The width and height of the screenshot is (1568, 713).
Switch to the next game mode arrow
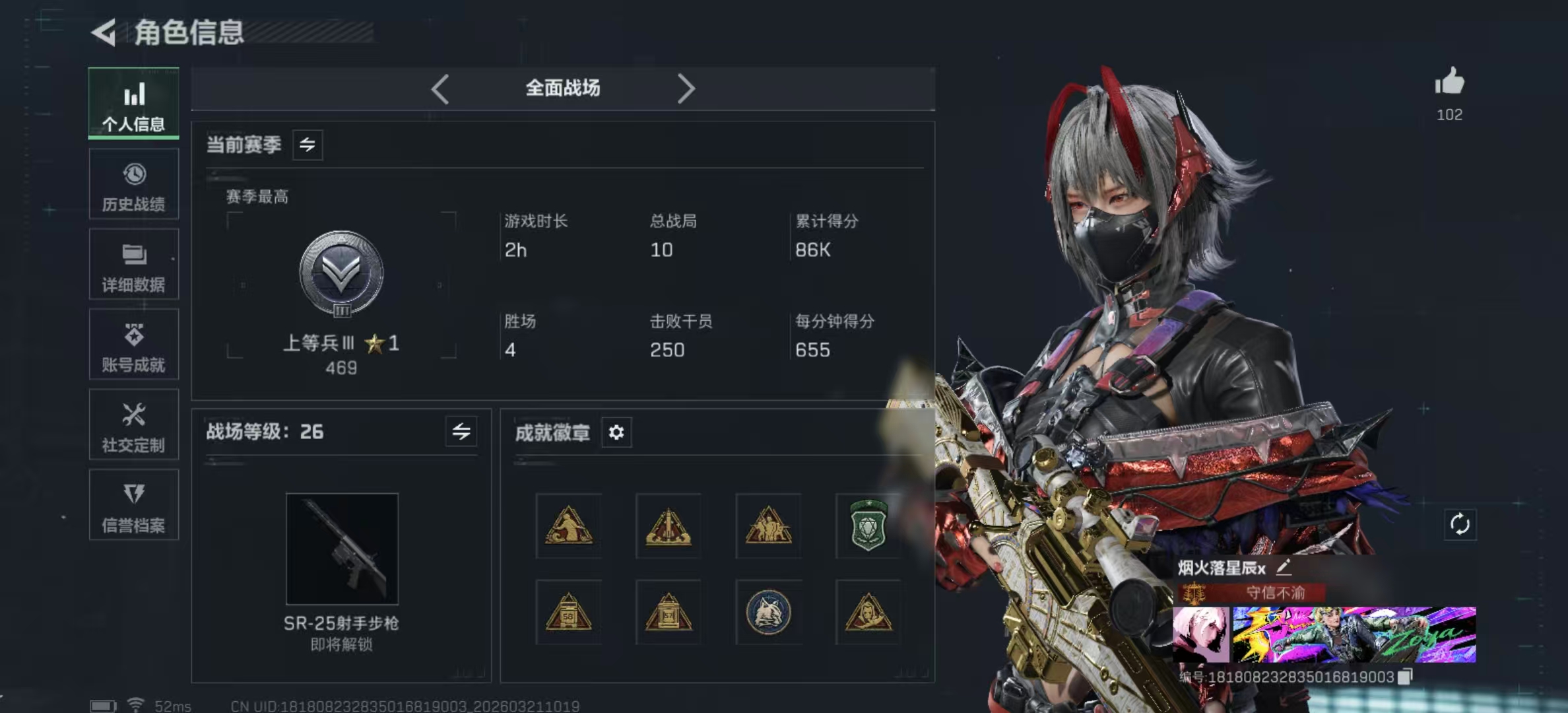(686, 88)
